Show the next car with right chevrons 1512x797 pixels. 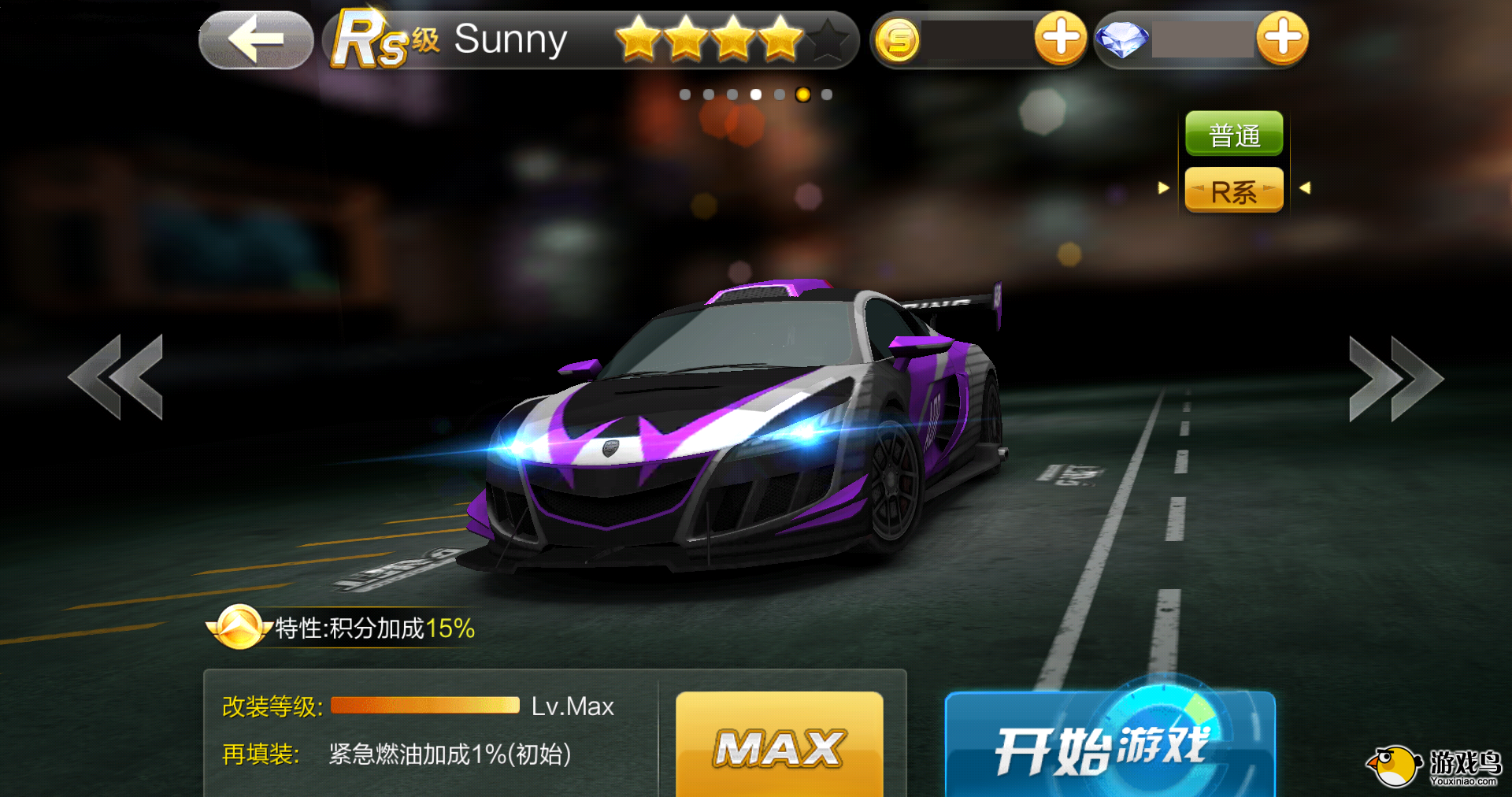(x=1394, y=378)
